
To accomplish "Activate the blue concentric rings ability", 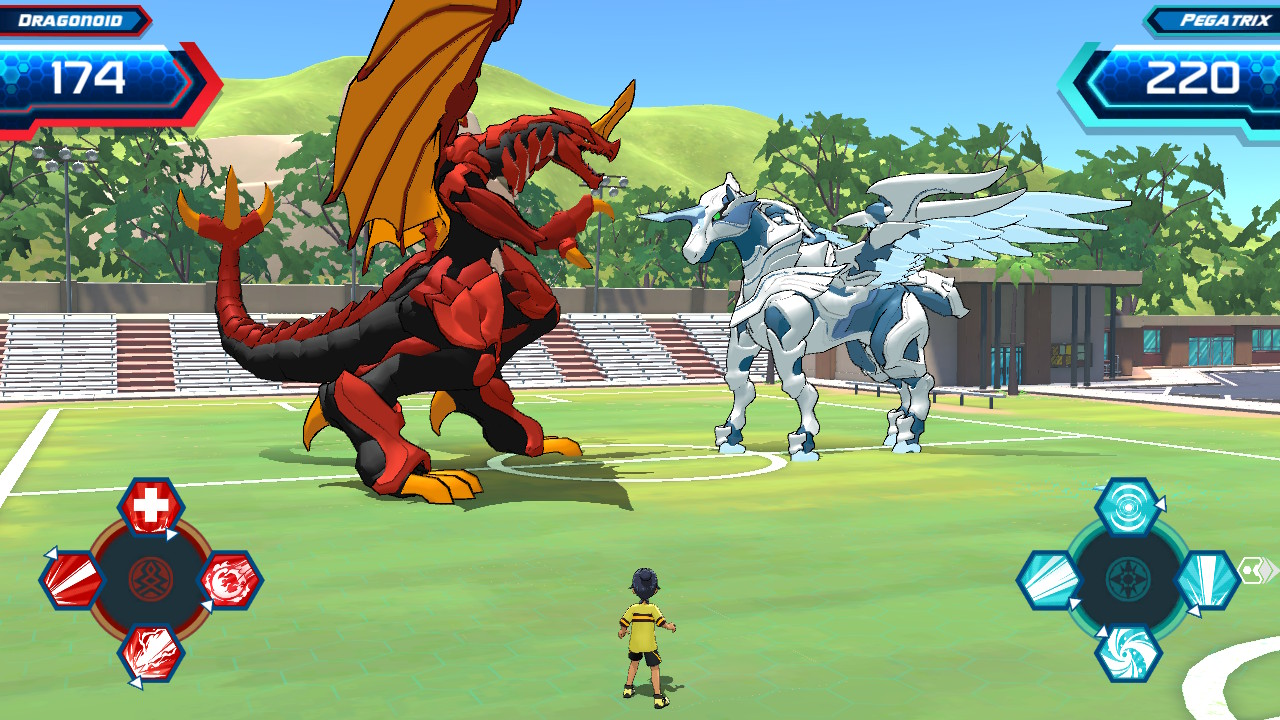I will point(1128,507).
